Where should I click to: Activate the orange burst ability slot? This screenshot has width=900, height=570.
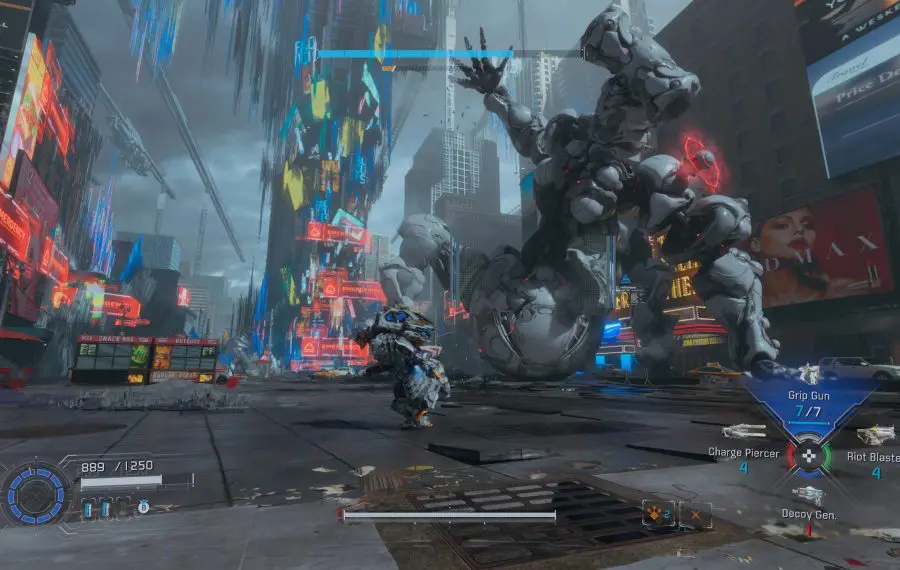657,514
